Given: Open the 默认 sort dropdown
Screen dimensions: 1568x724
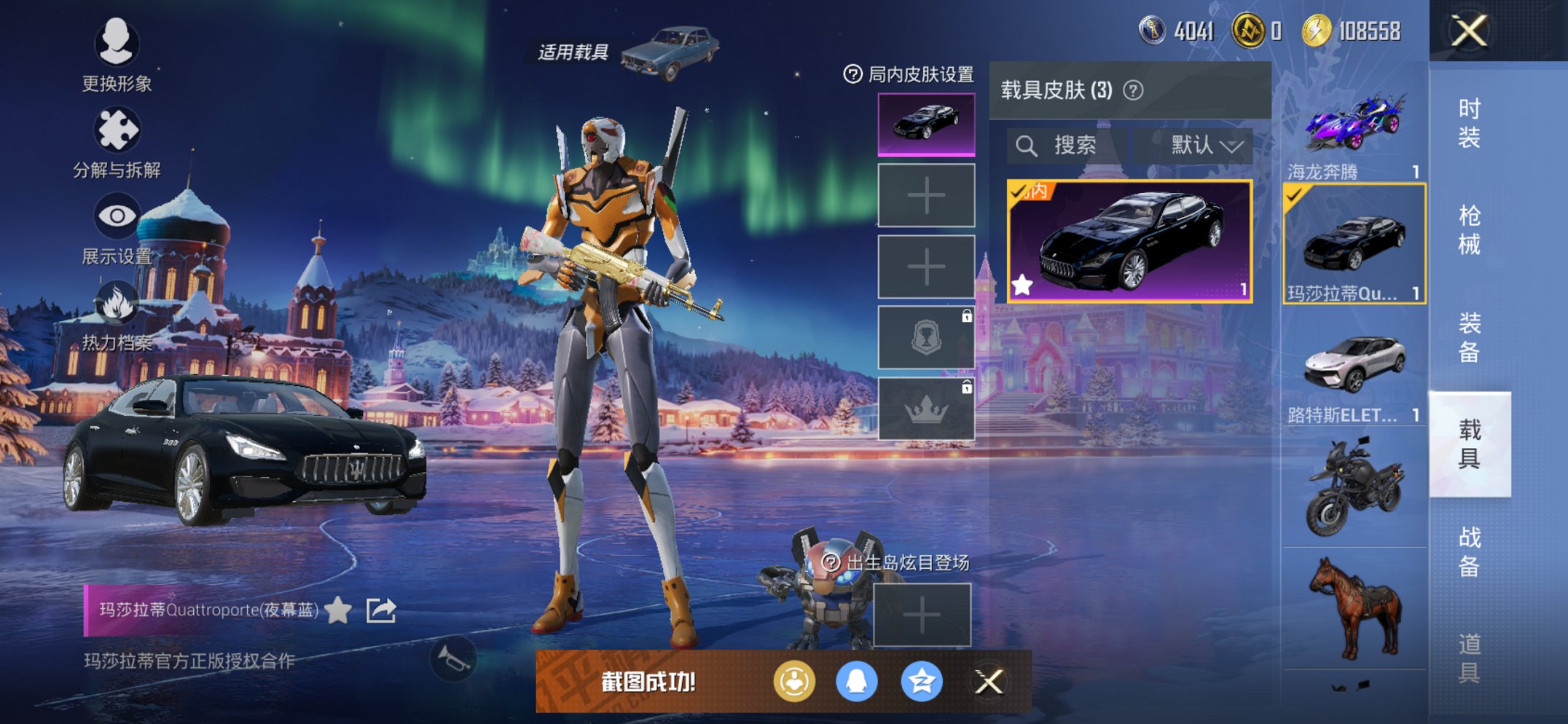Looking at the screenshot, I should pyautogui.click(x=1206, y=146).
